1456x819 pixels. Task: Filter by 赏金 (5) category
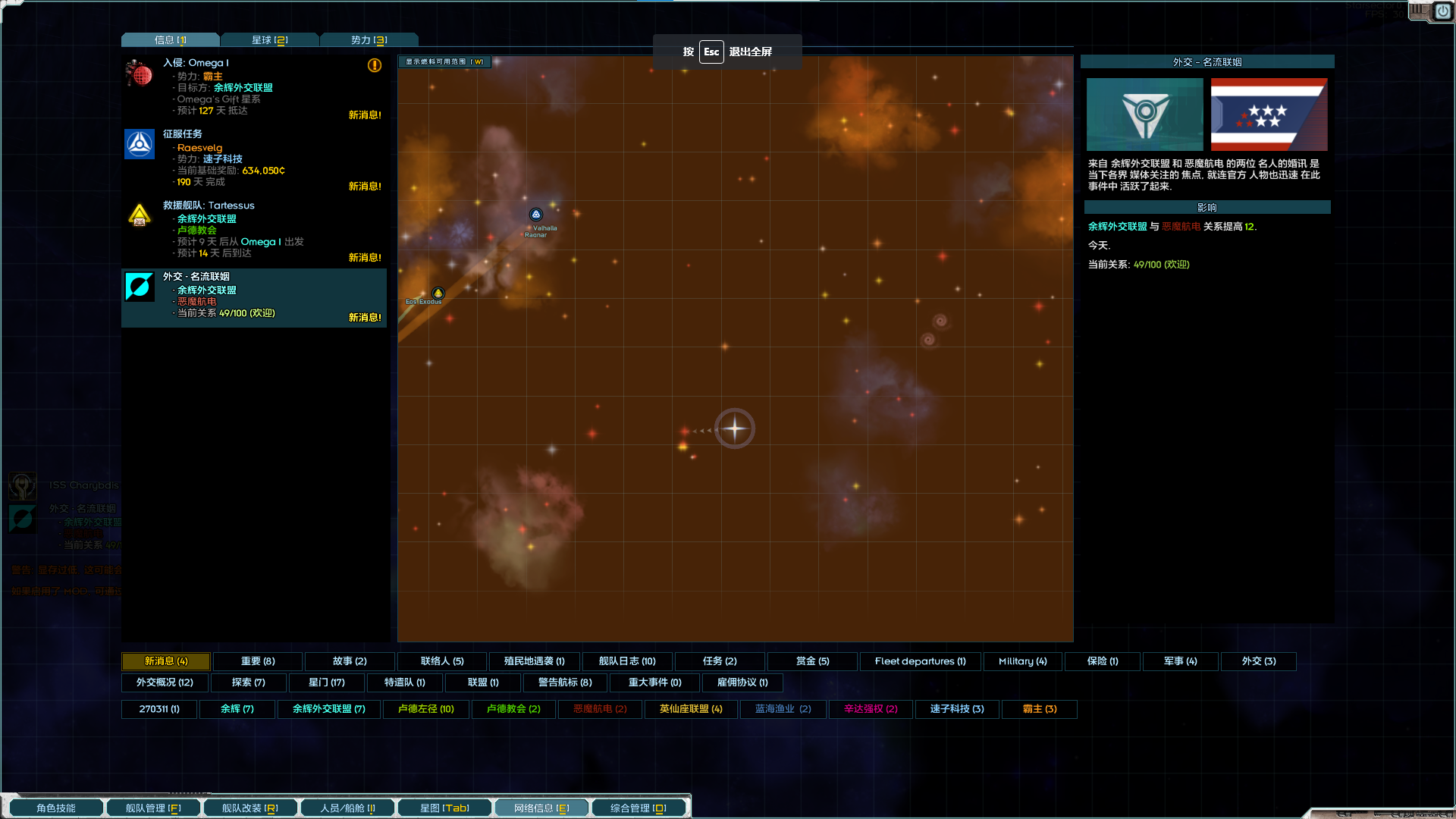click(x=812, y=661)
